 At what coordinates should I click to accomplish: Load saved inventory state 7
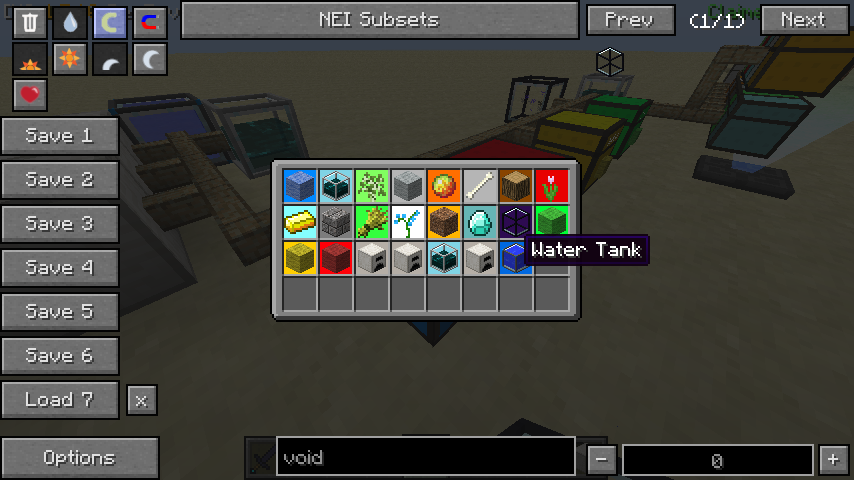60,400
